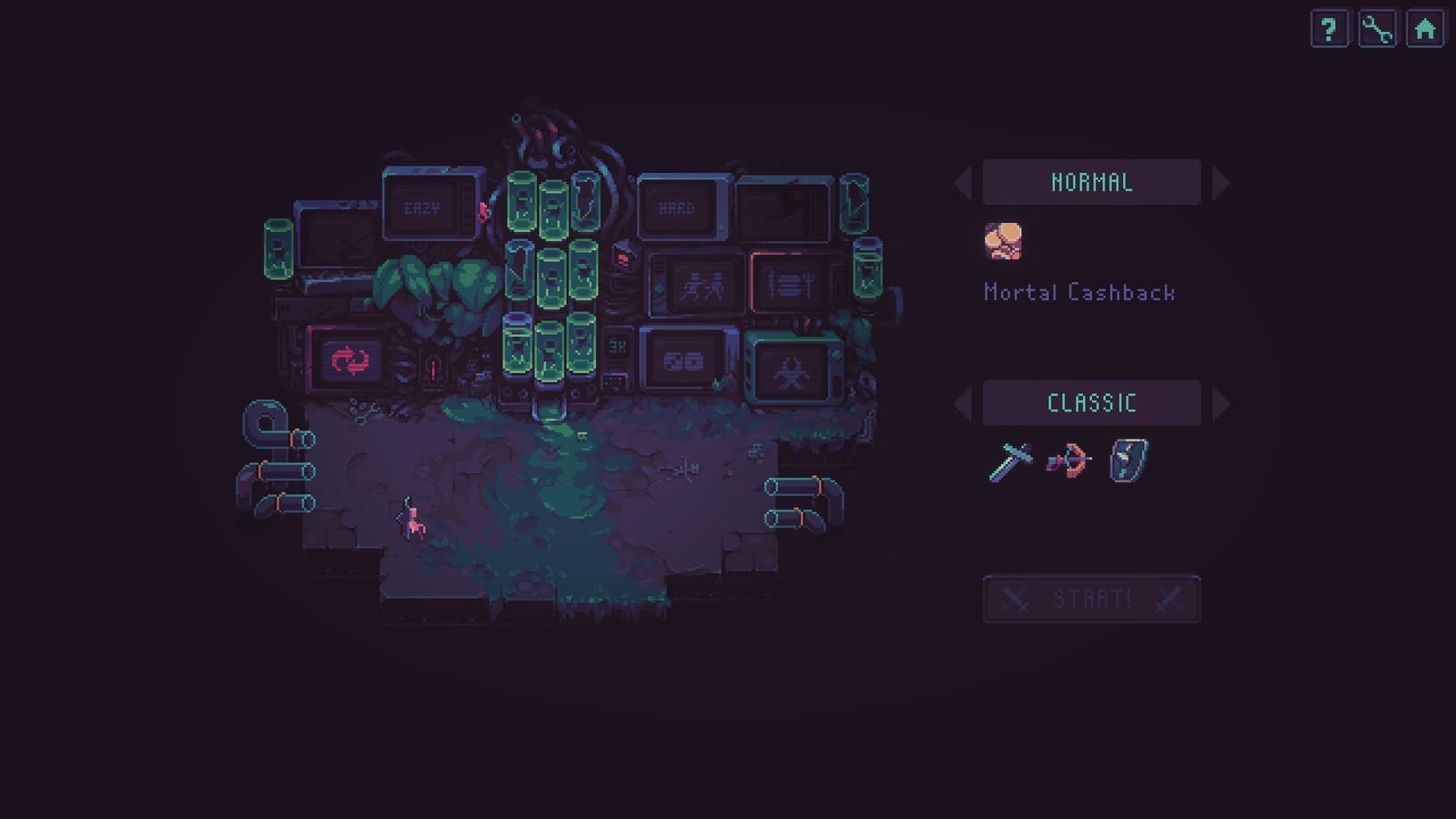Click the left arrow beside NORMAL

(963, 182)
